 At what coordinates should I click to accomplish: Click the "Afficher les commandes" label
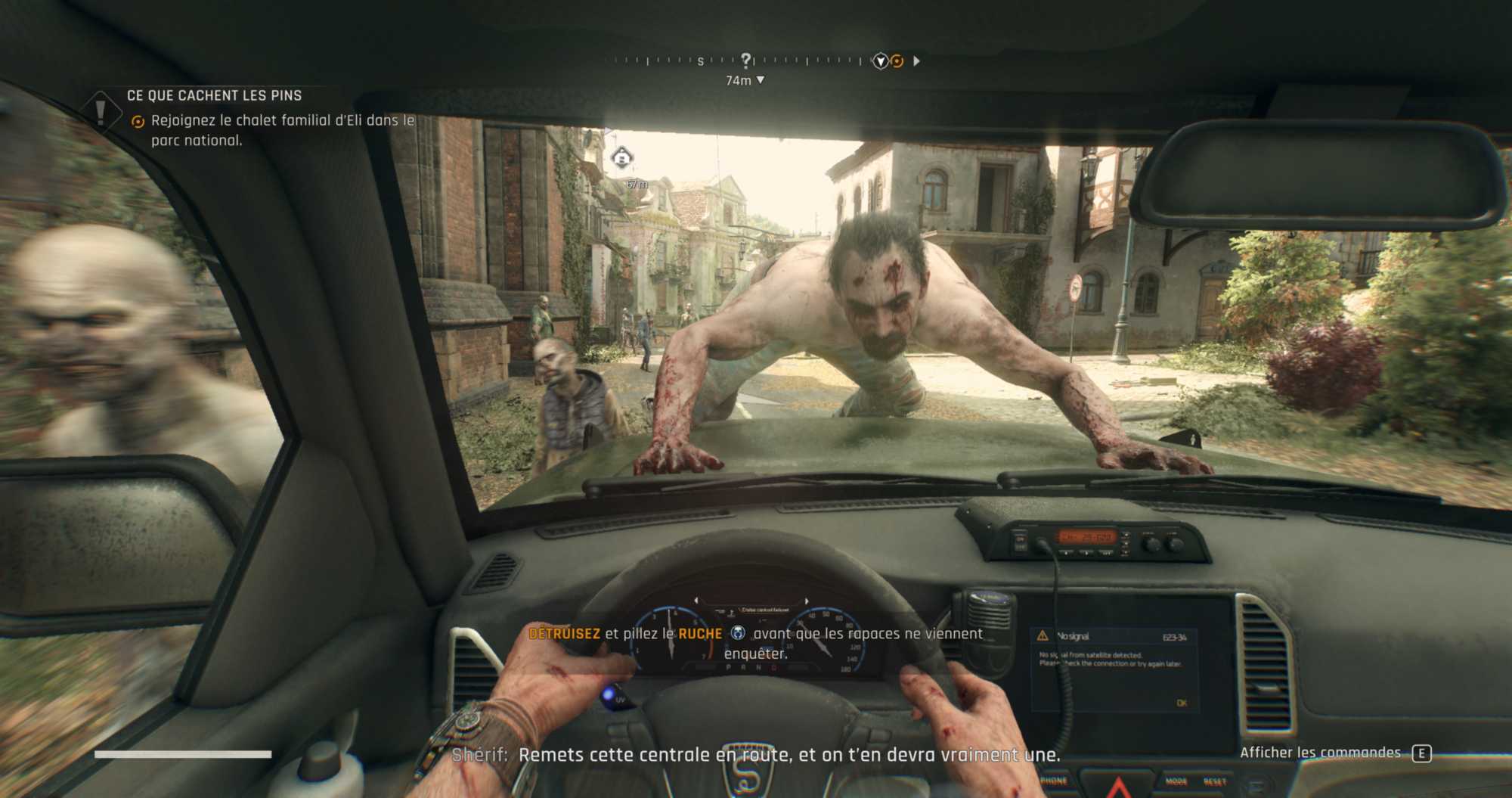(x=1320, y=753)
